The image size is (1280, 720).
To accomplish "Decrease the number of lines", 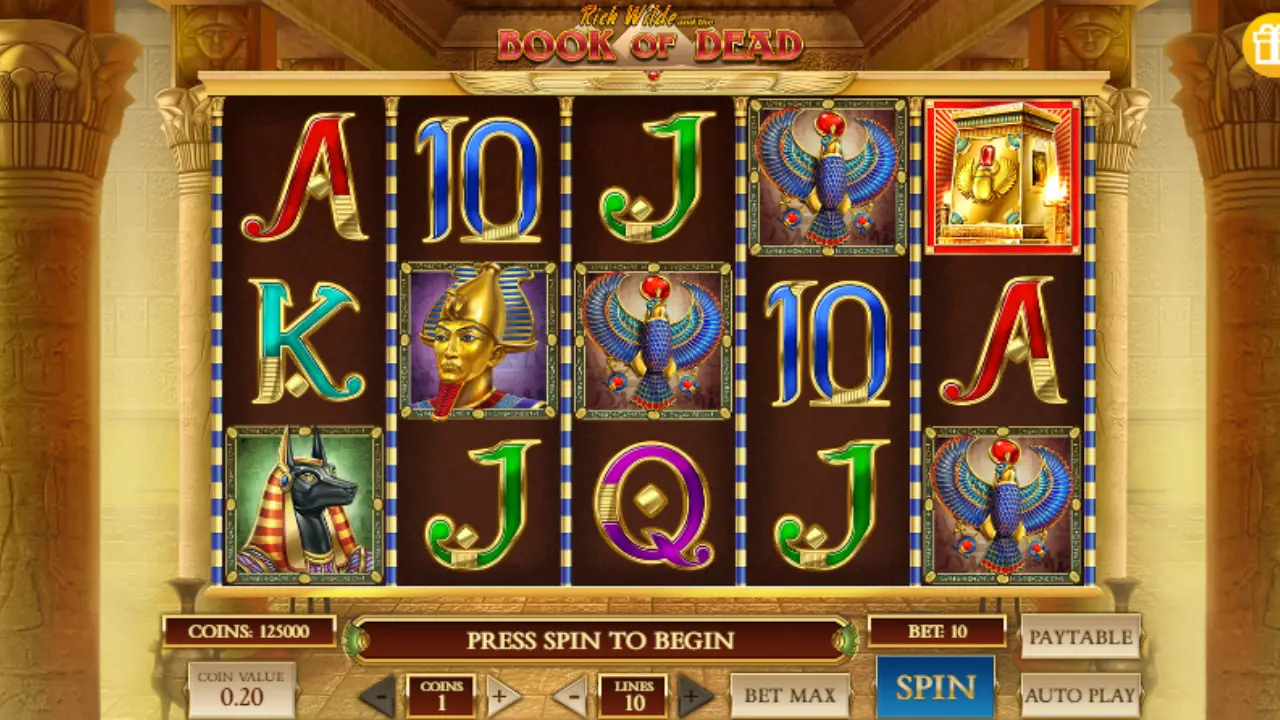I will coord(570,695).
